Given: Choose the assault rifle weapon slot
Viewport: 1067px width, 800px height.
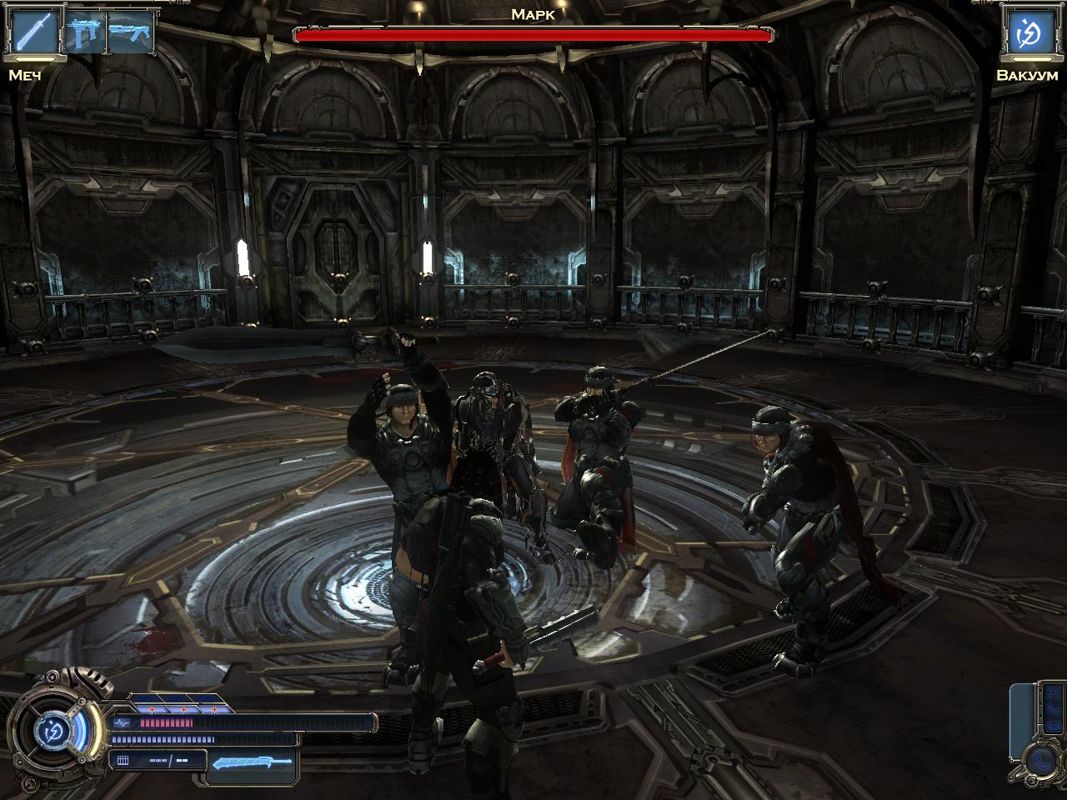Looking at the screenshot, I should (x=129, y=33).
